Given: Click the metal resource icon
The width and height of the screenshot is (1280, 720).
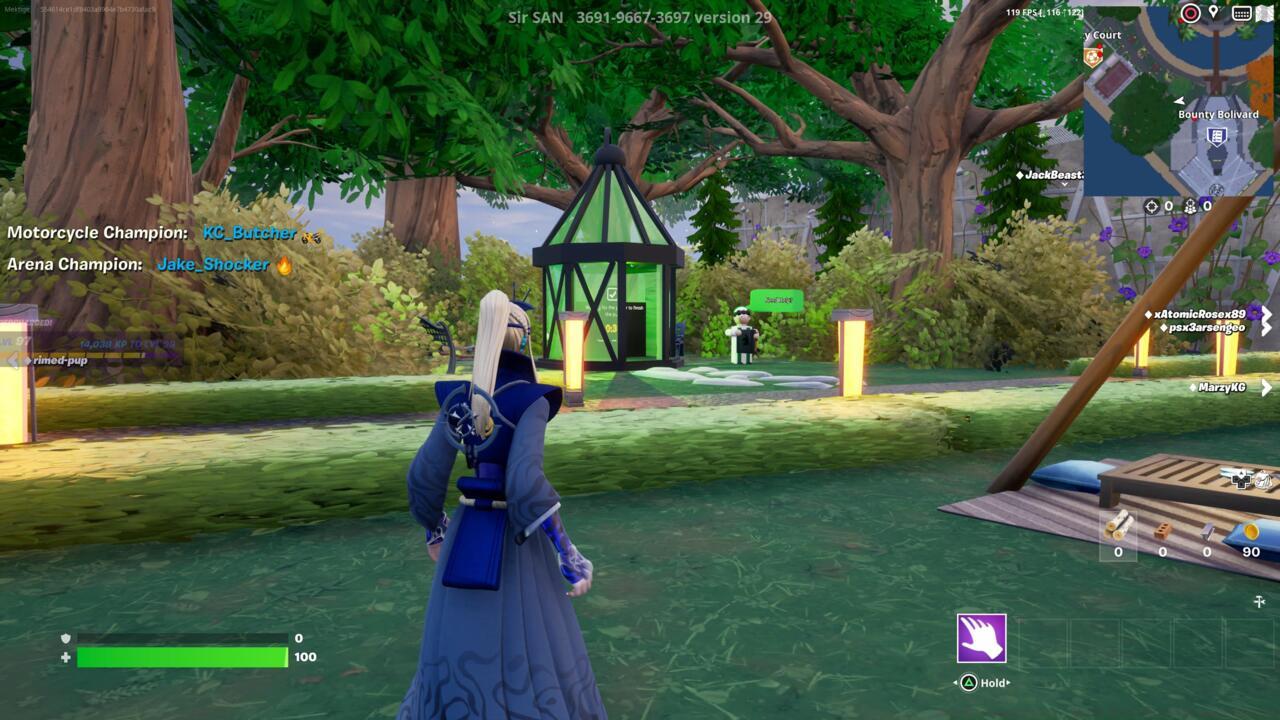Looking at the screenshot, I should point(1208,530).
